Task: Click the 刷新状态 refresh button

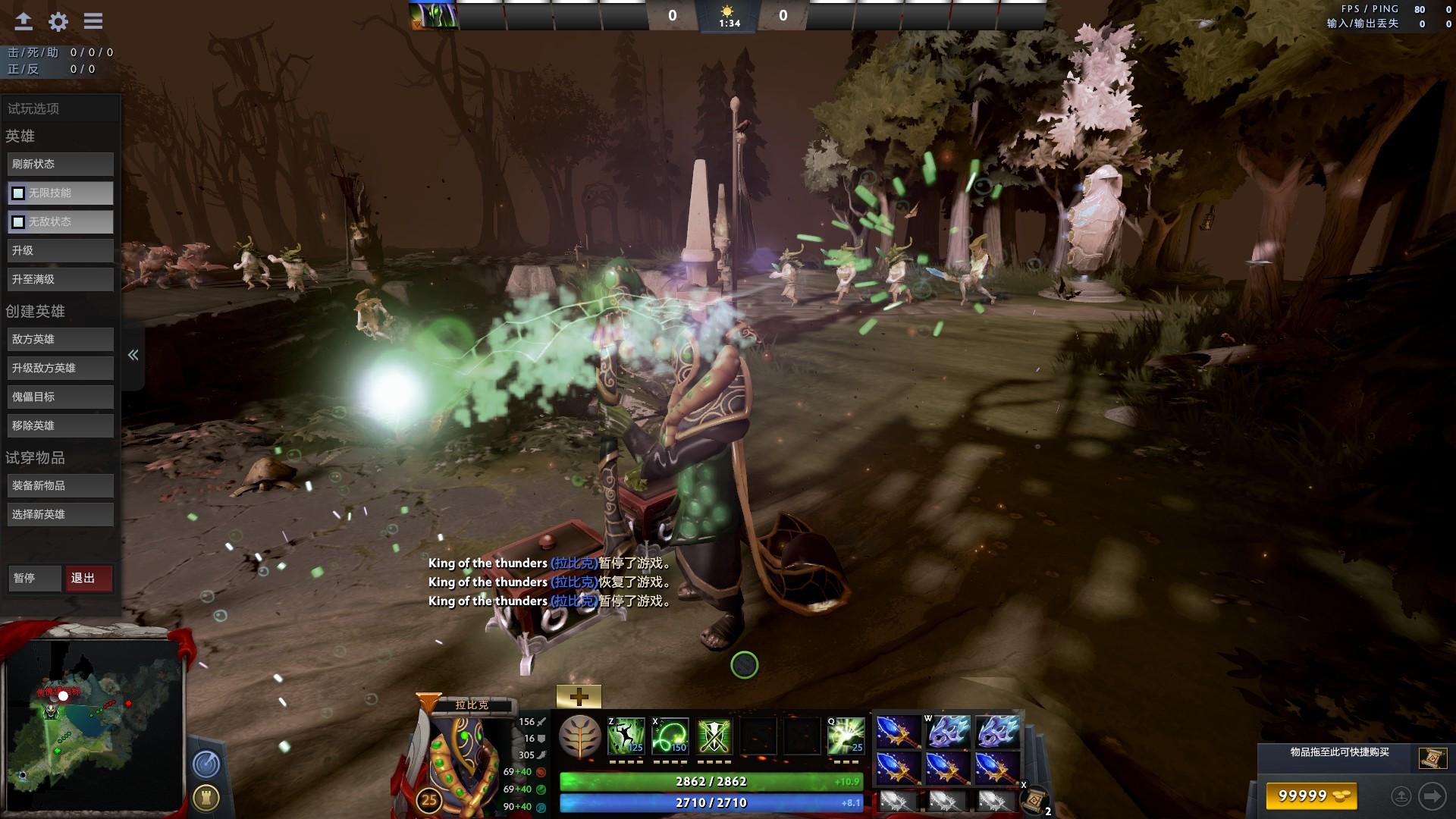Action: click(x=61, y=164)
